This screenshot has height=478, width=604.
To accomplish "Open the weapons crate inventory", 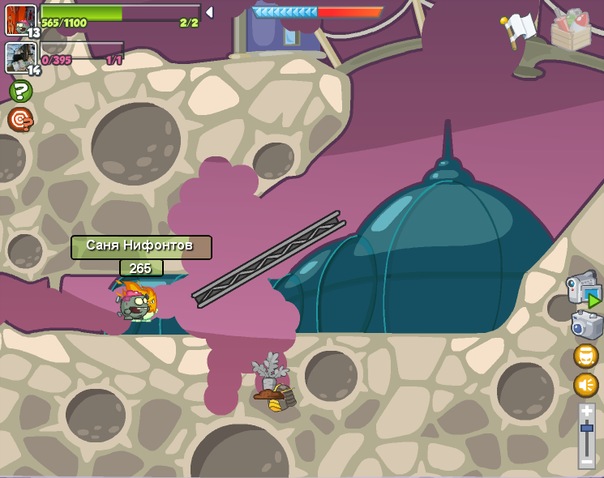I will [572, 30].
